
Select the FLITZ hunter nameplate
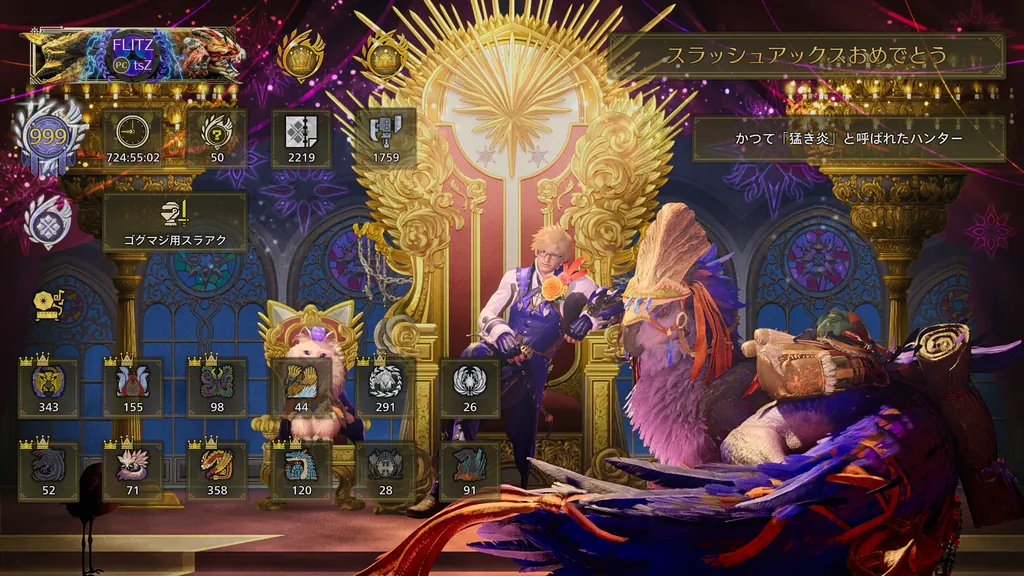click(x=138, y=56)
